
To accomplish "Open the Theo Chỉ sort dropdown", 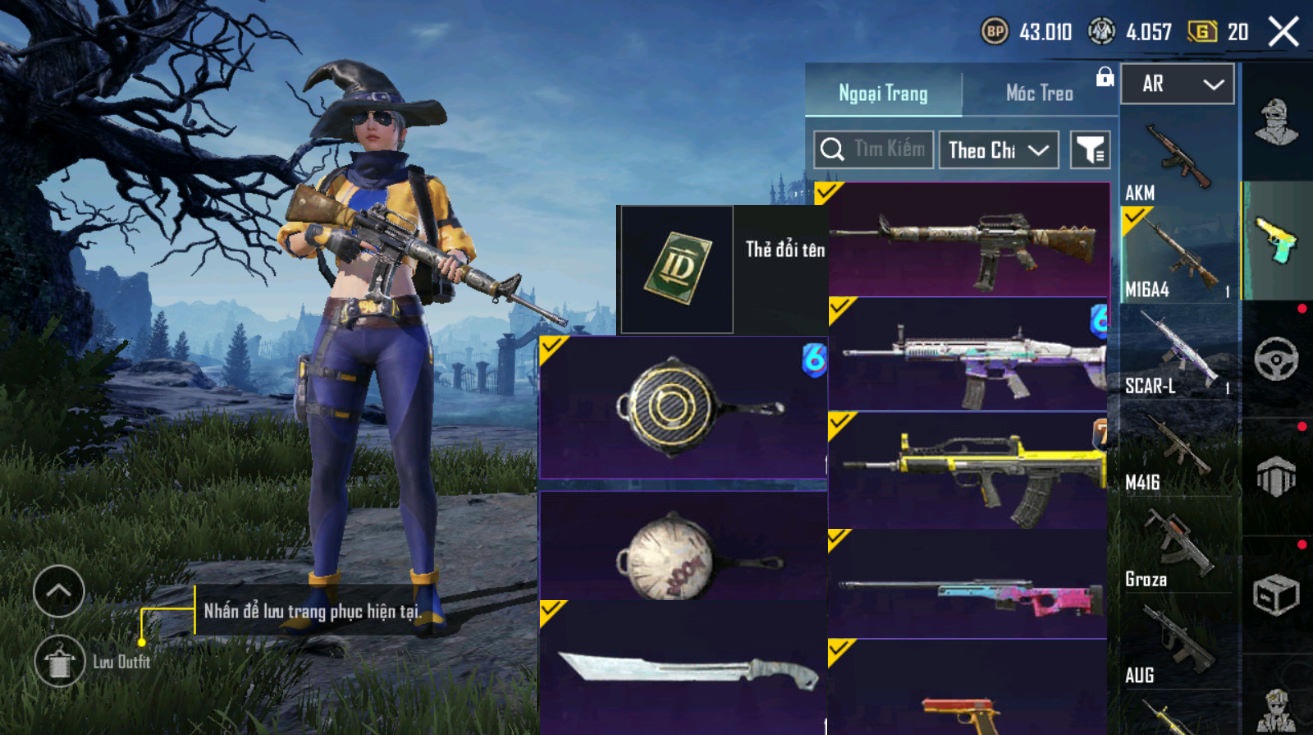I will point(998,150).
